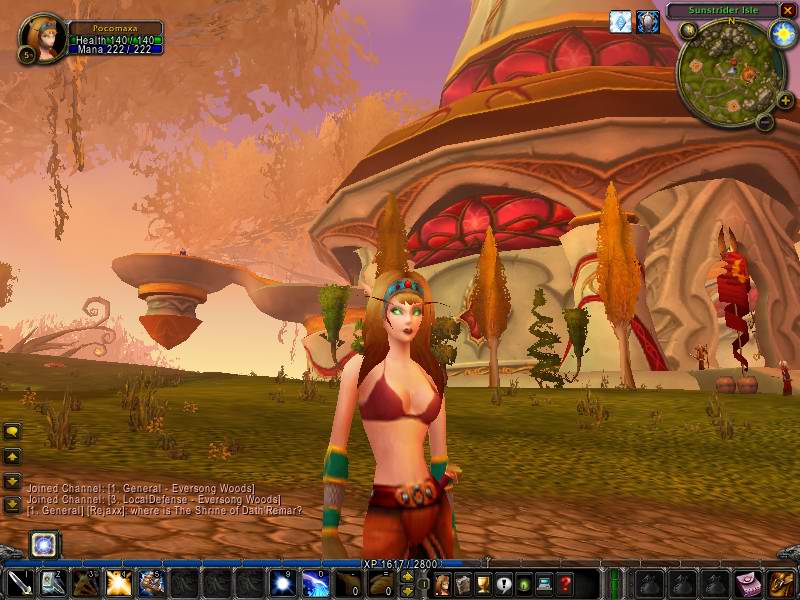Screen dimensions: 800x600
Task: Open the character info micro button
Action: tap(442, 584)
